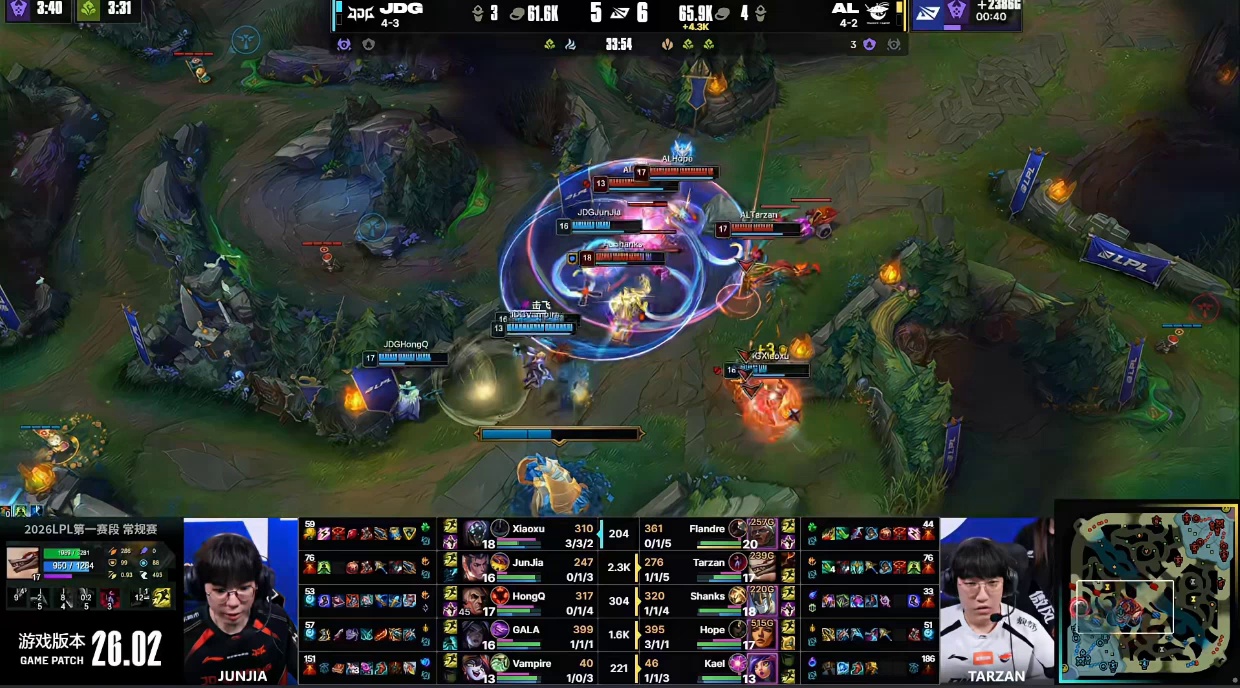Select JunJia's champion portrait in the scoreboard
Screen dimensions: 1240x688
[500, 567]
